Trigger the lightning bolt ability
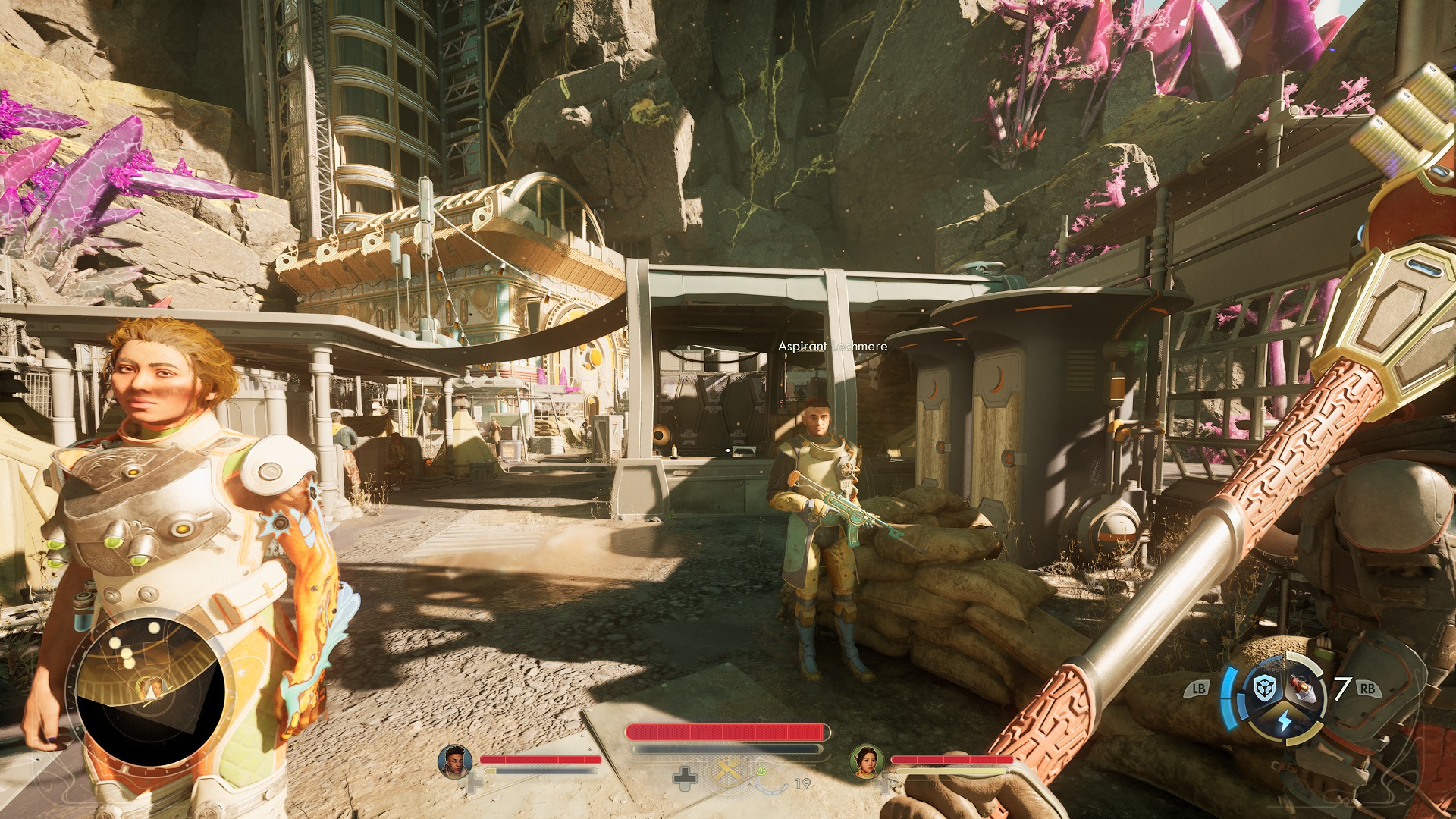This screenshot has width=1456, height=819. tap(1284, 720)
